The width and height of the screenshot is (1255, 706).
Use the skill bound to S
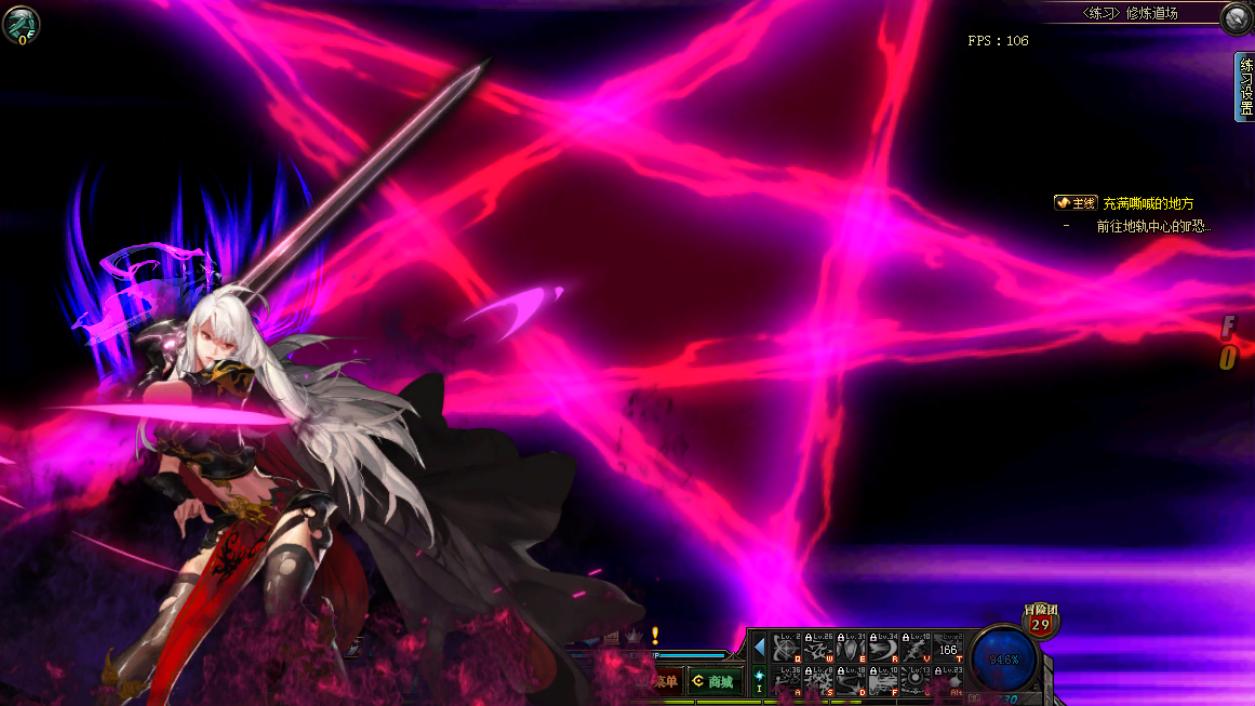click(x=819, y=681)
